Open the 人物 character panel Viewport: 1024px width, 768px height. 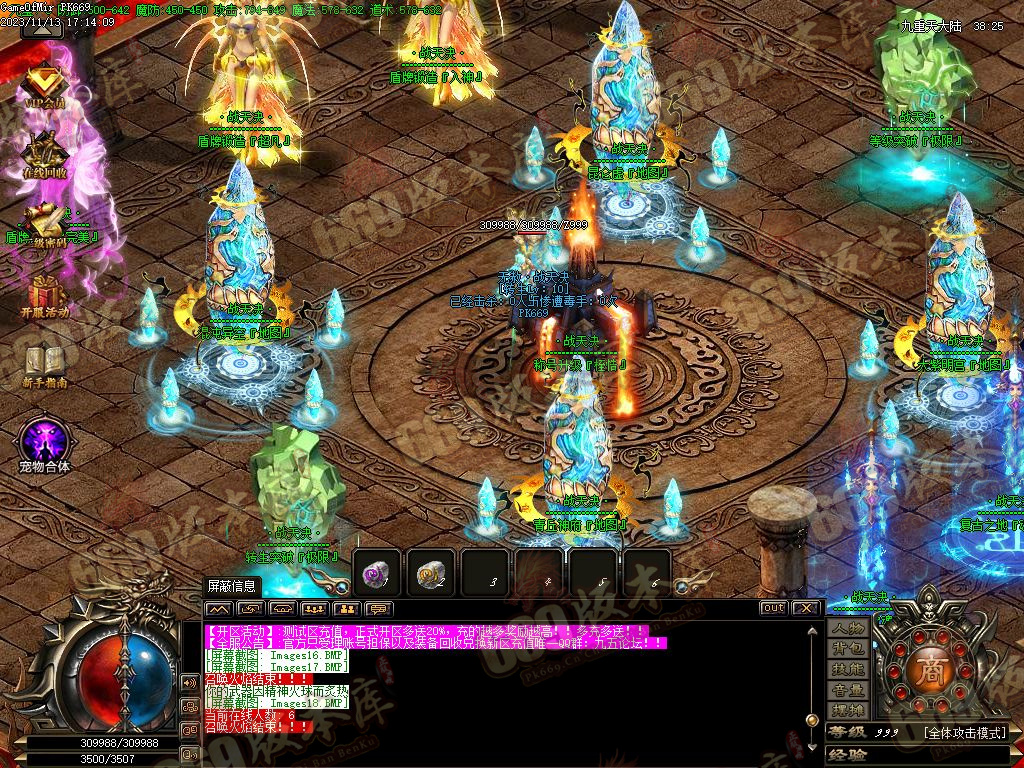[x=848, y=629]
